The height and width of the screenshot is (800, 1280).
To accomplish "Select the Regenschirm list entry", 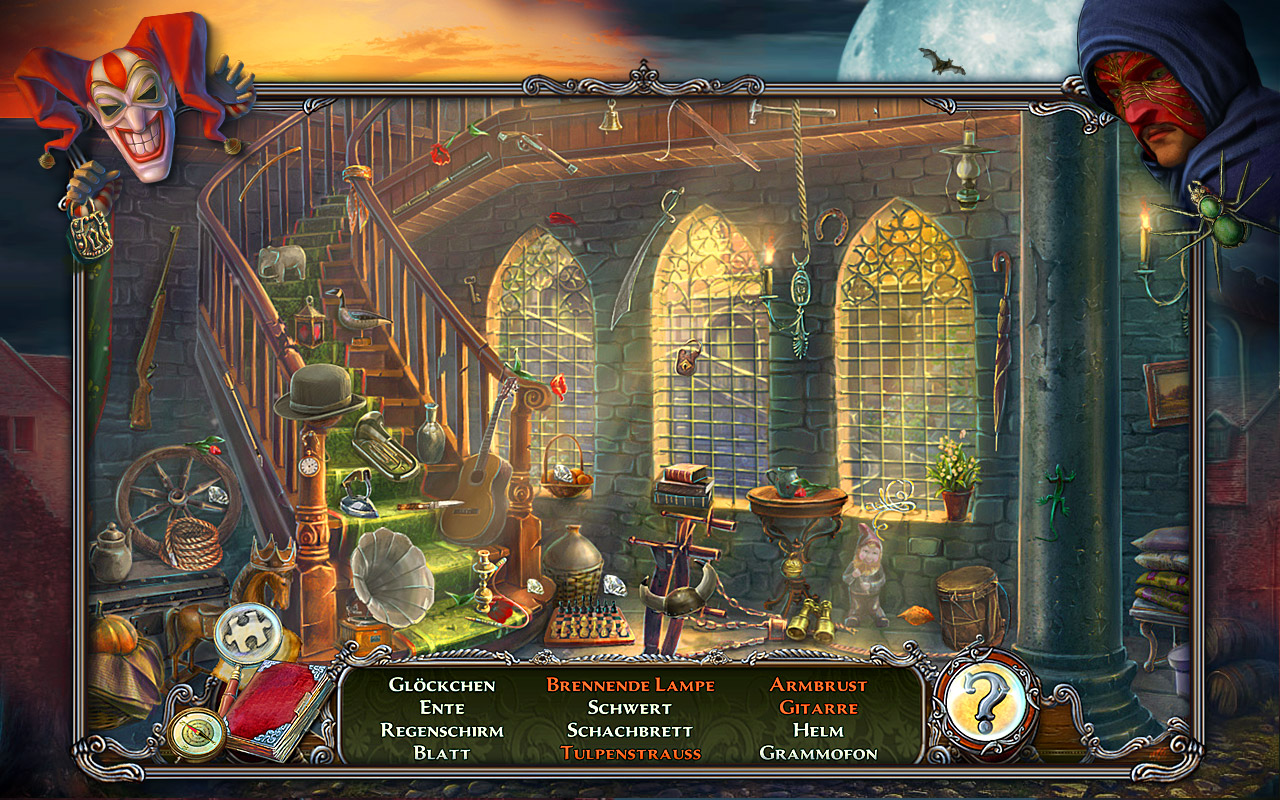I will (x=442, y=730).
